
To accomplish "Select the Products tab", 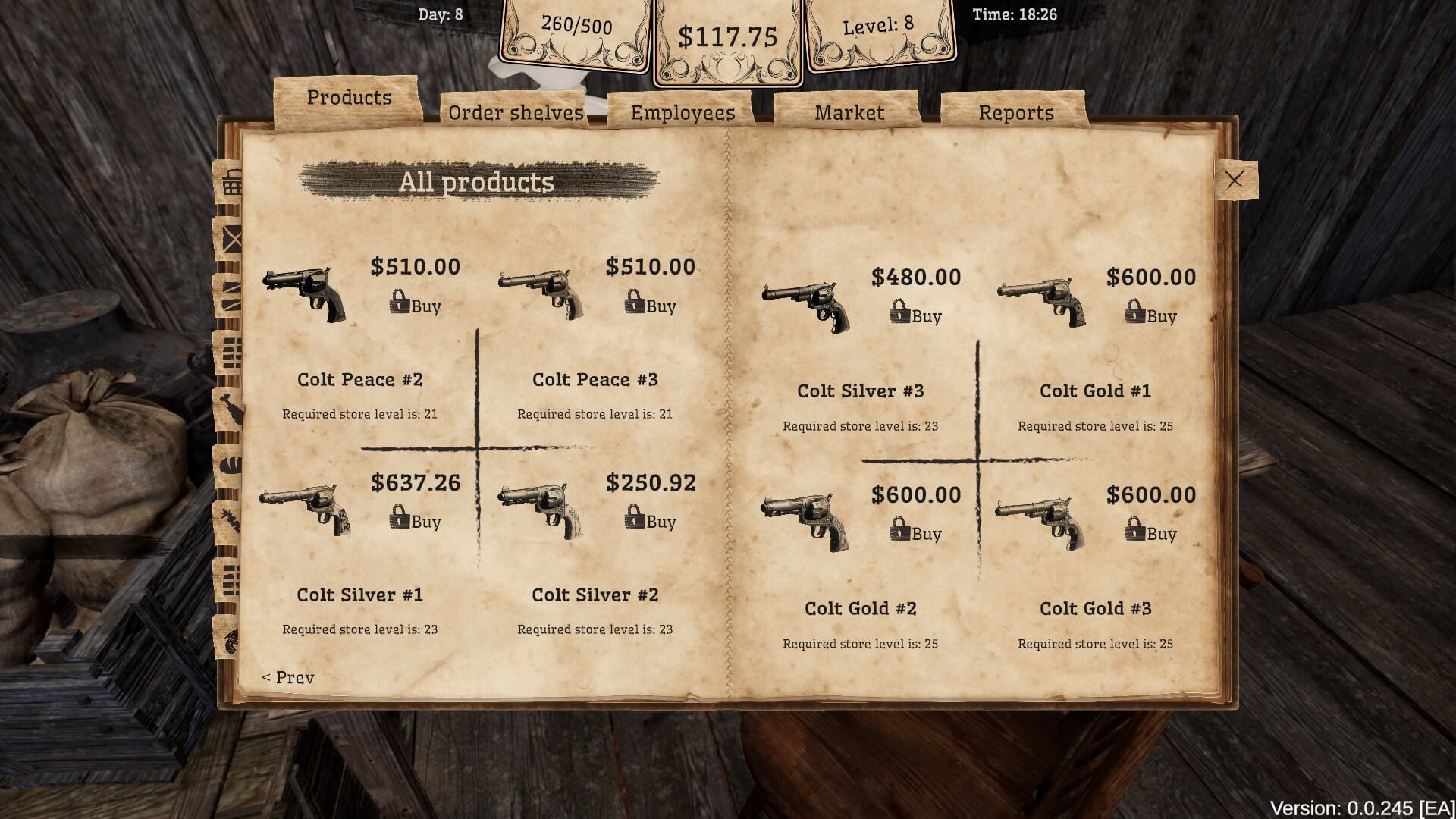I will (x=349, y=97).
